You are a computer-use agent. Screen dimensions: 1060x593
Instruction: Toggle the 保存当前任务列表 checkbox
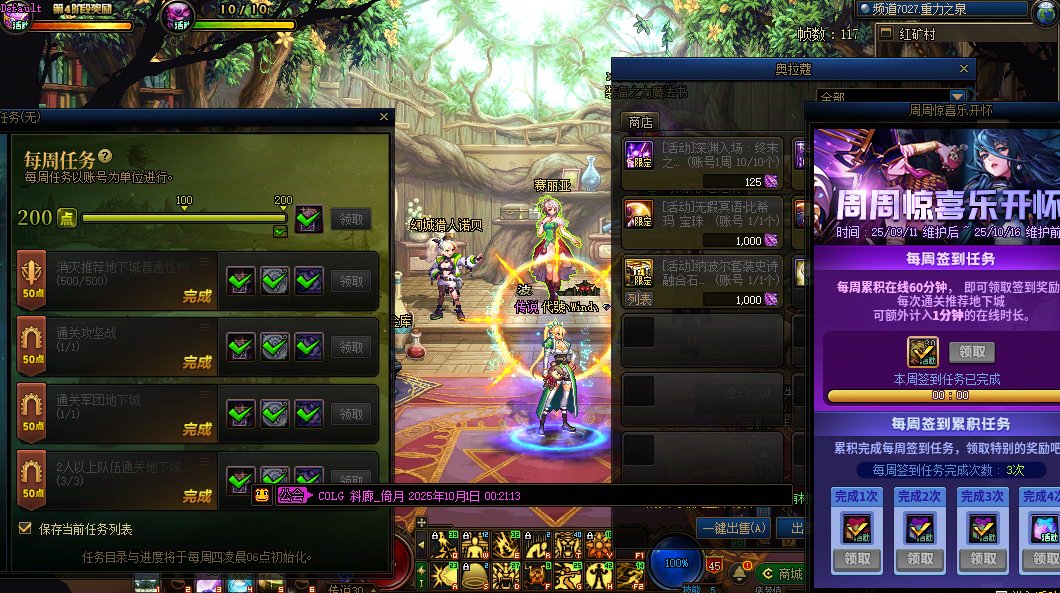pyautogui.click(x=25, y=528)
